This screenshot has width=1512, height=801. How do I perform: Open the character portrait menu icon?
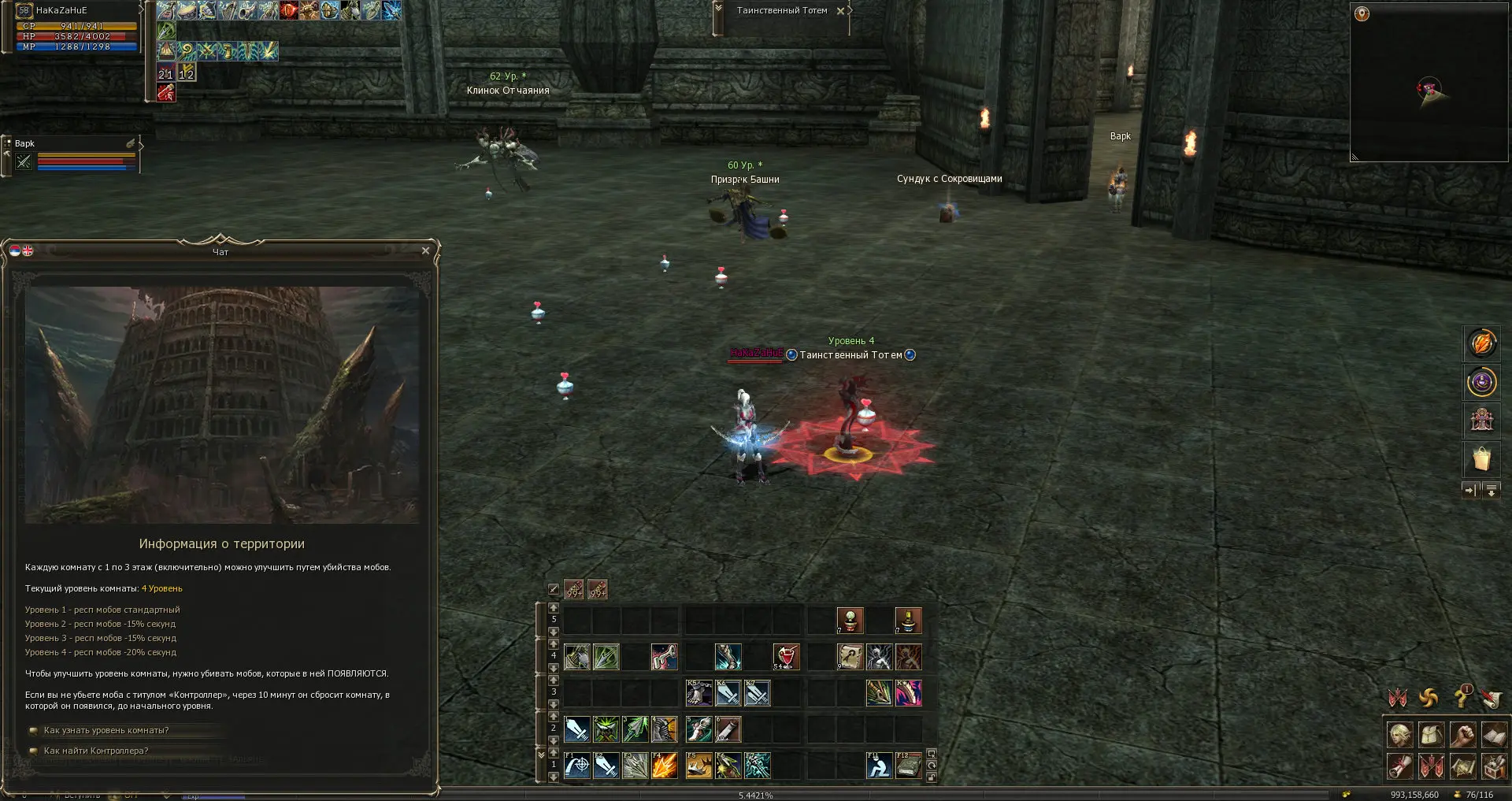tap(1399, 735)
